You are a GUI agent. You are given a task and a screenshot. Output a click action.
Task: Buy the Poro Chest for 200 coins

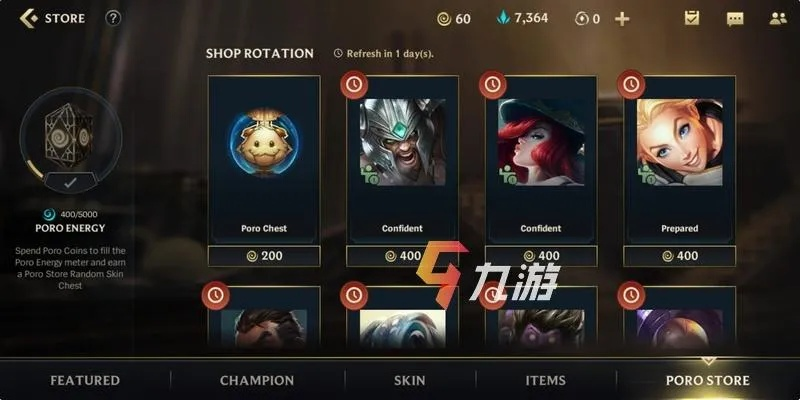264,256
